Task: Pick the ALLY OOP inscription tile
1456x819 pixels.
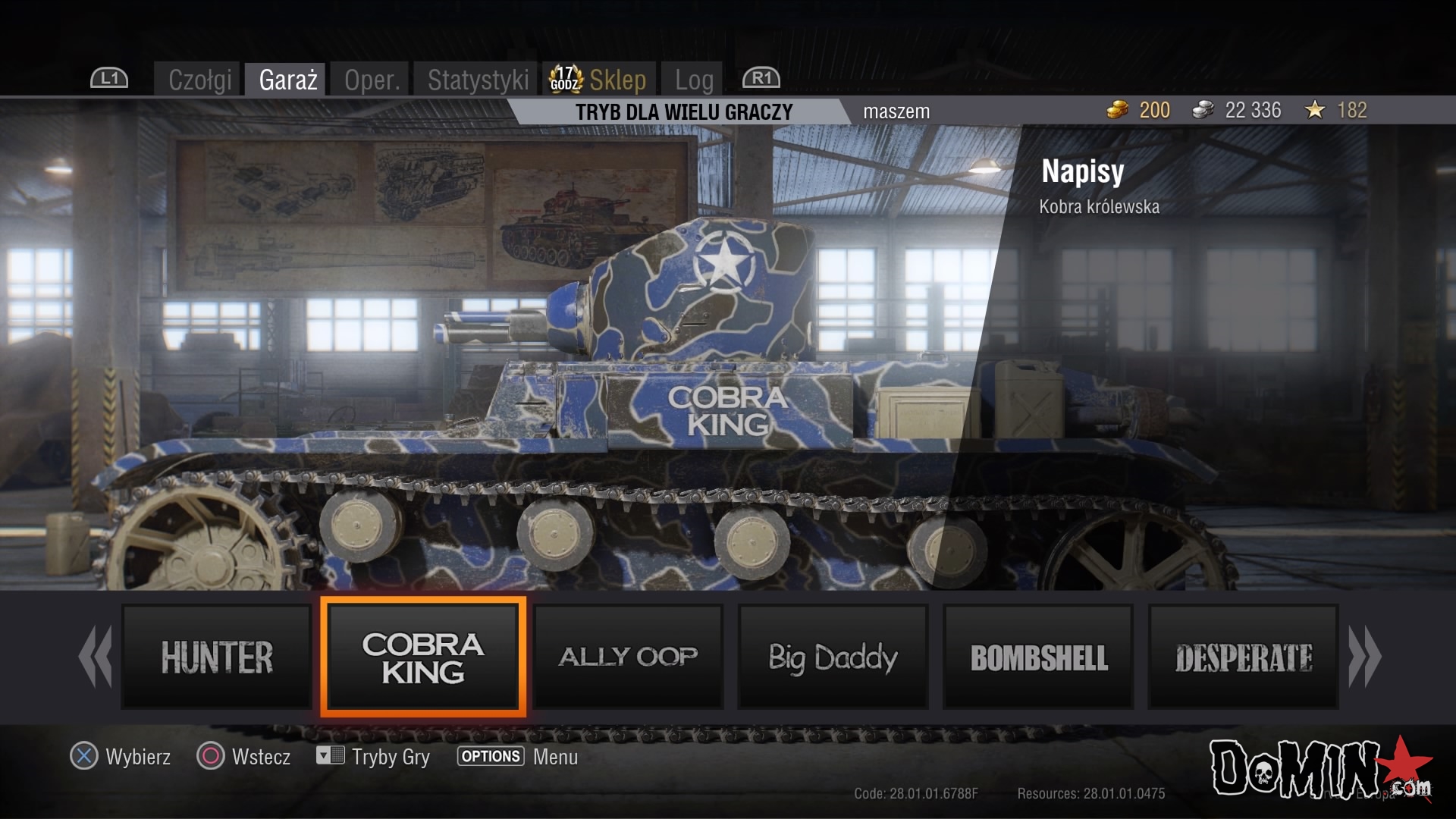Action: (628, 657)
